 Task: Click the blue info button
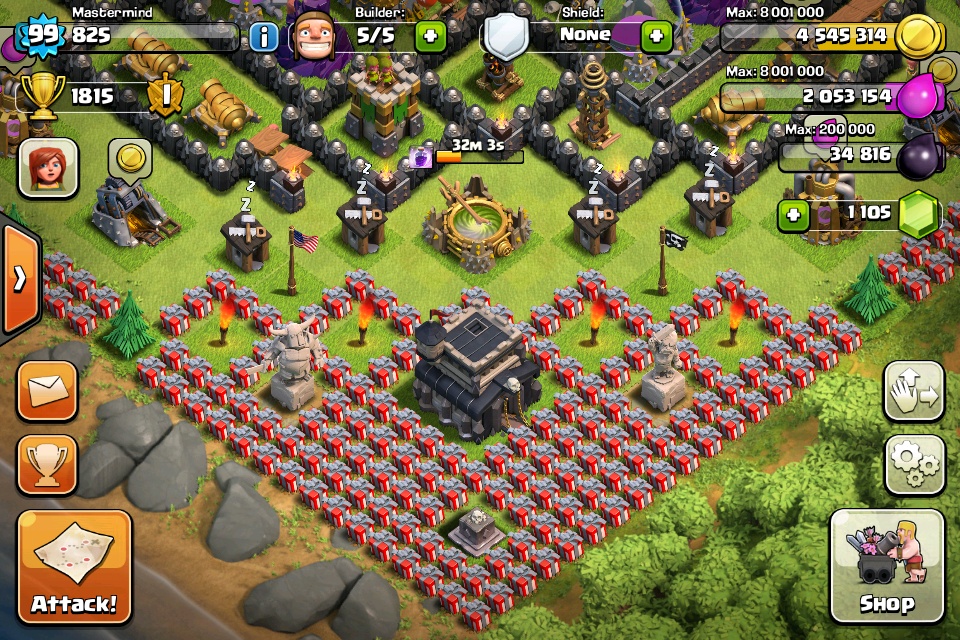[x=263, y=38]
